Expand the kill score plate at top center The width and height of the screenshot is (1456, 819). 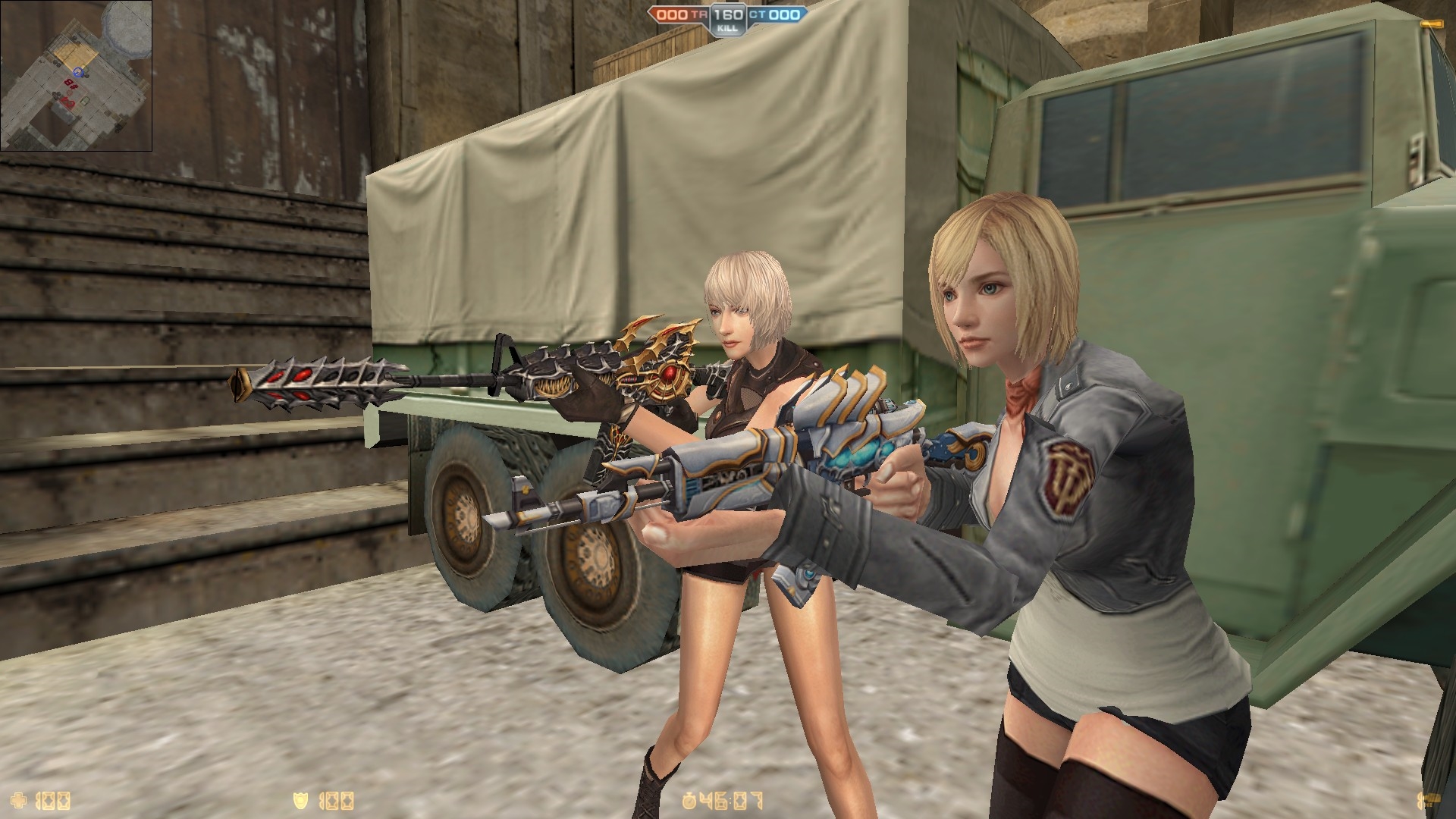click(728, 17)
